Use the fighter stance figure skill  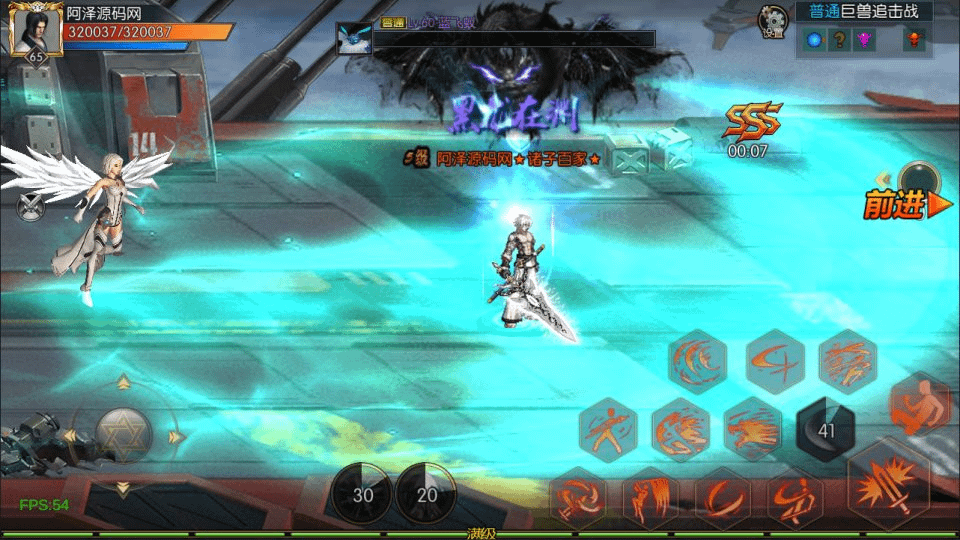pos(608,429)
